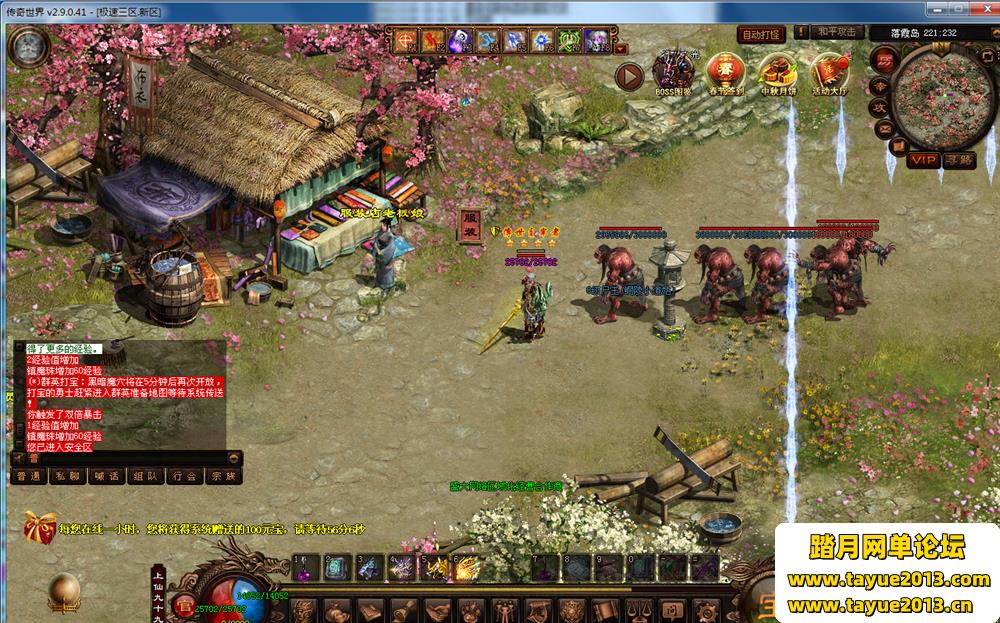Click the round play arrow button
This screenshot has width=1000, height=623.
coord(629,76)
